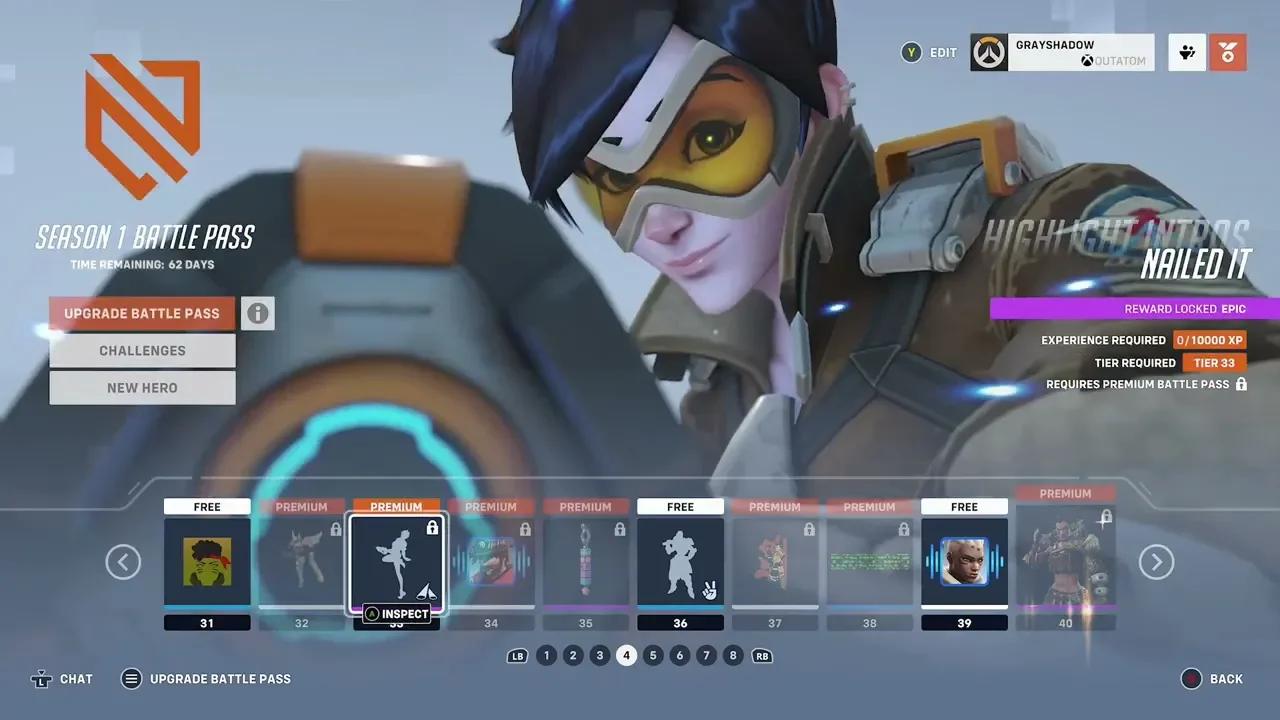Show previous battle pass tiers with left arrow
This screenshot has height=720, width=1280.
click(123, 562)
